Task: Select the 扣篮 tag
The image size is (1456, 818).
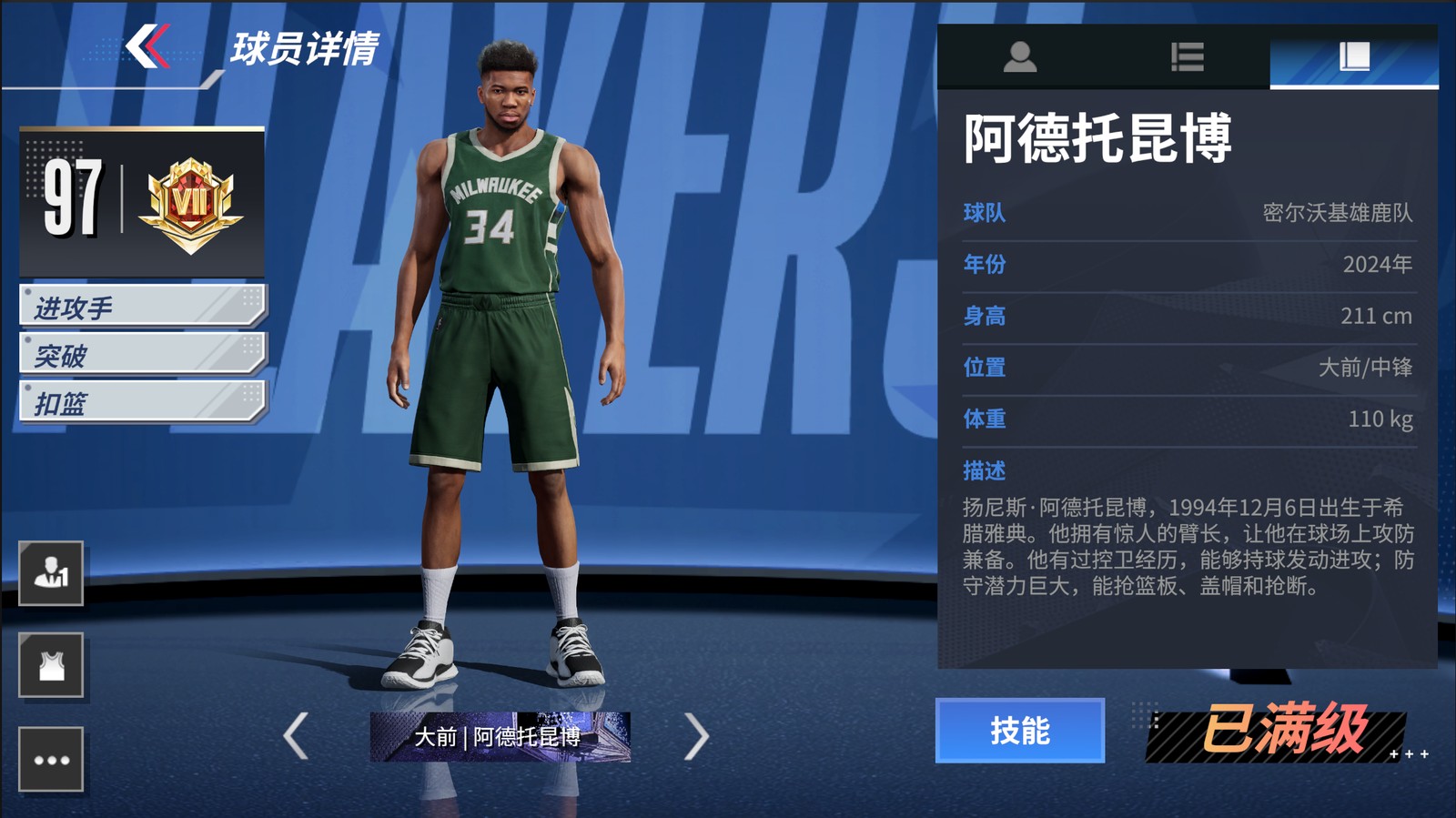Action: tap(142, 402)
